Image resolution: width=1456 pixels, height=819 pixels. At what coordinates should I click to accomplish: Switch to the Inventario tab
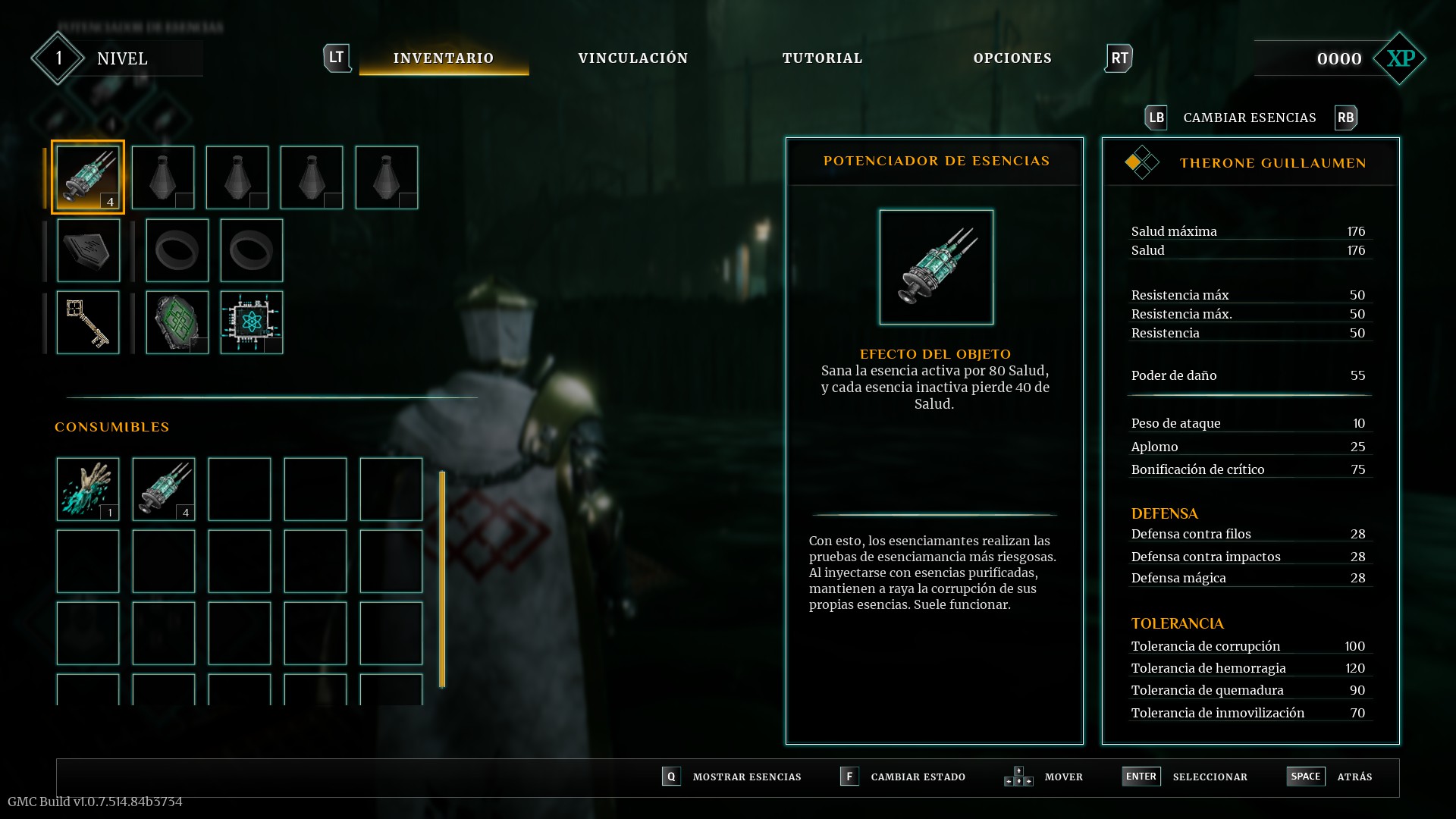coord(444,58)
